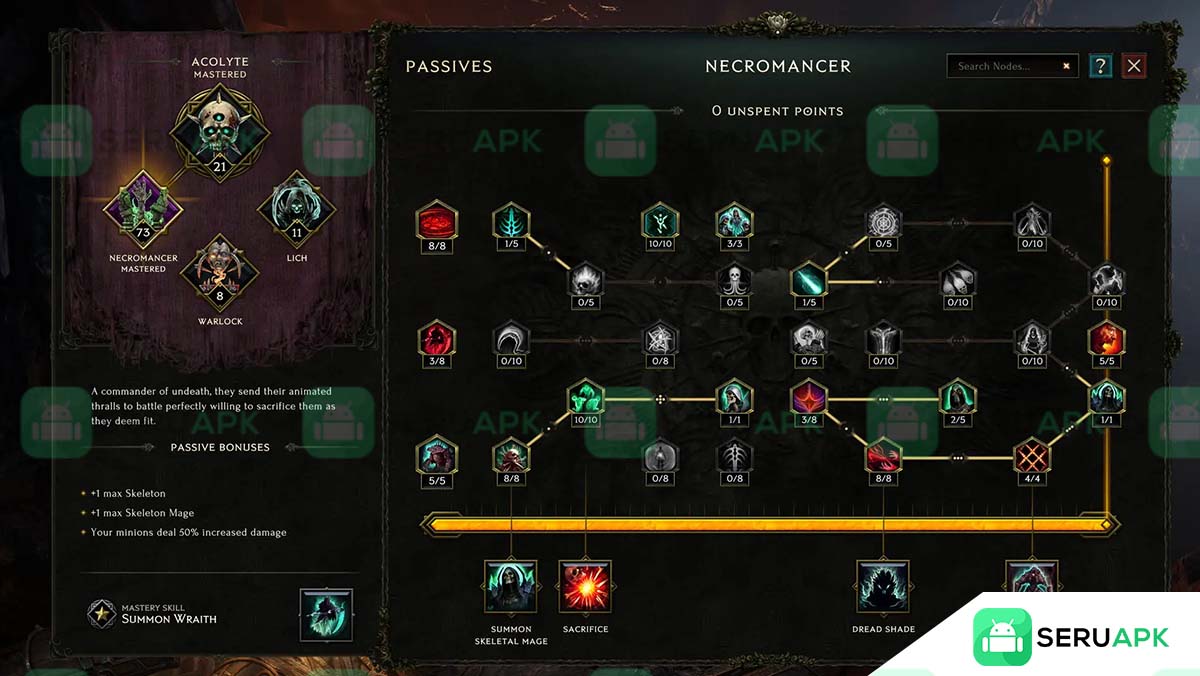This screenshot has width=1200, height=676.
Task: Select the hooded figure node at 2/5
Action: [x=957, y=397]
